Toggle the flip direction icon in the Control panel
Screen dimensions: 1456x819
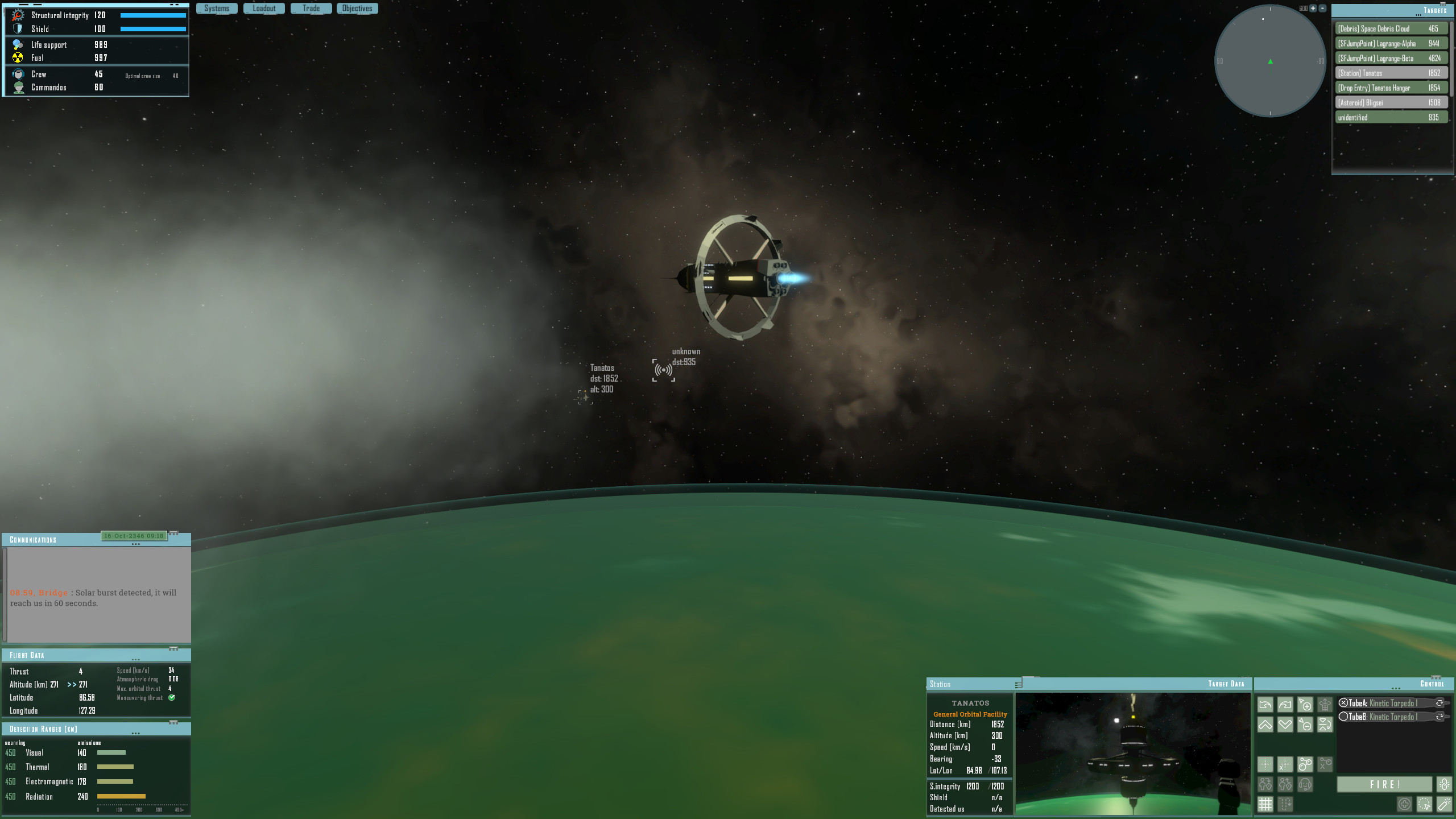pyautogui.click(x=1325, y=725)
